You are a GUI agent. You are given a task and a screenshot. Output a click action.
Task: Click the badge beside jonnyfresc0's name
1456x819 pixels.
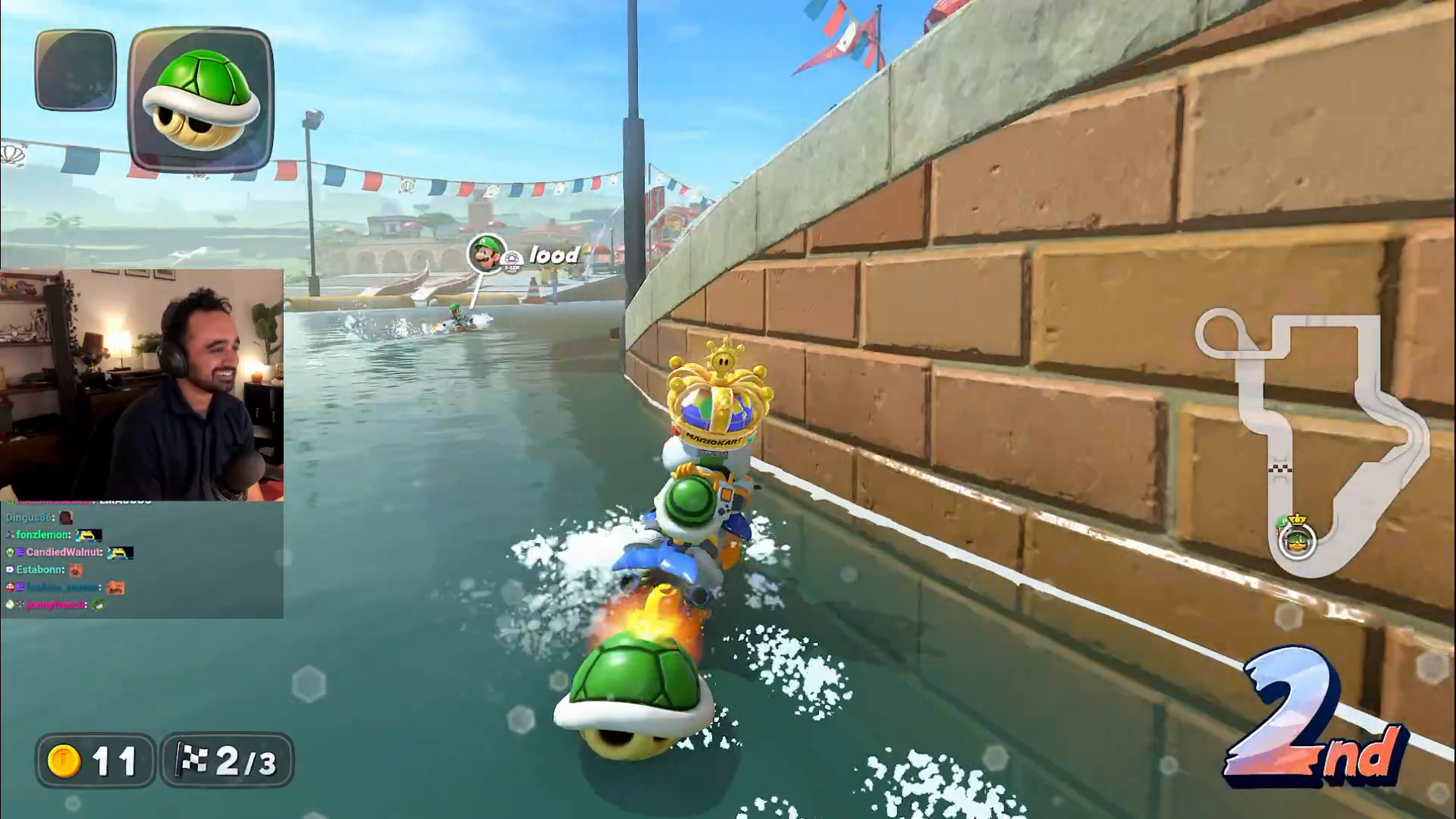pyautogui.click(x=10, y=605)
